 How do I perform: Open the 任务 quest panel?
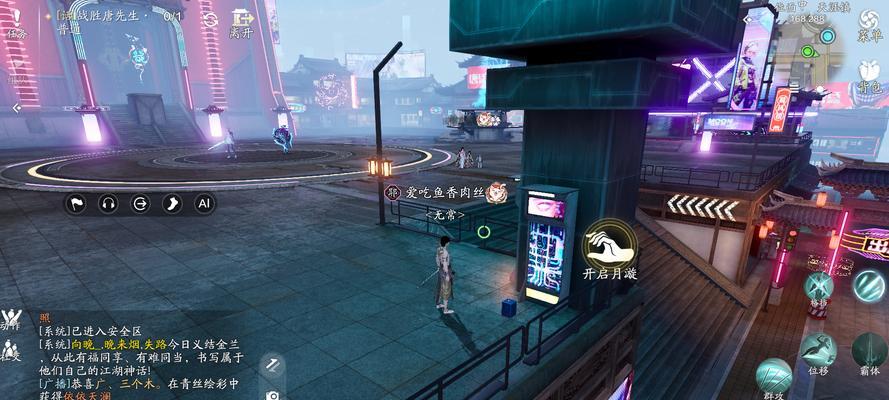pyautogui.click(x=17, y=21)
